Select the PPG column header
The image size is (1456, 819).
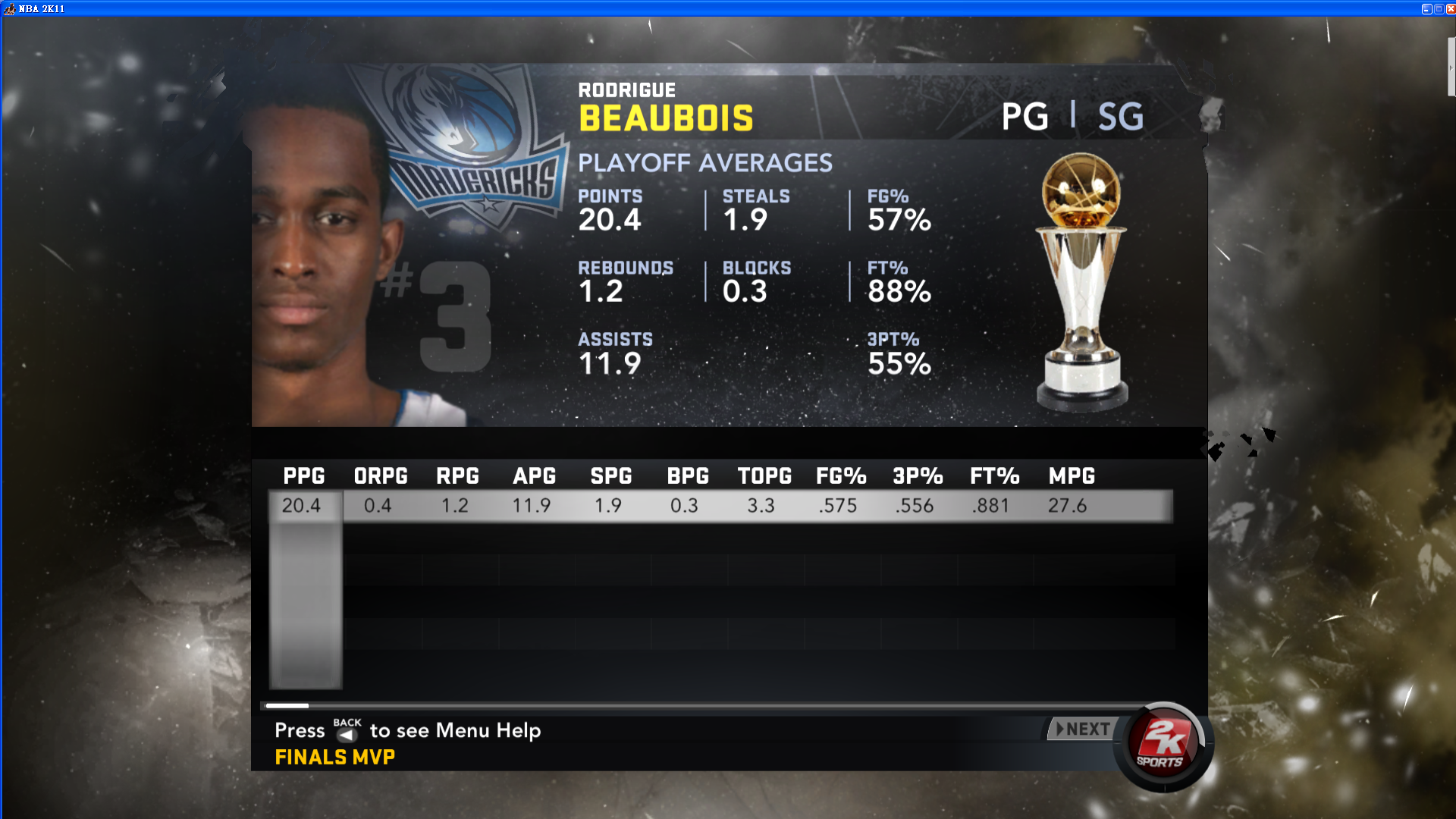pos(304,476)
